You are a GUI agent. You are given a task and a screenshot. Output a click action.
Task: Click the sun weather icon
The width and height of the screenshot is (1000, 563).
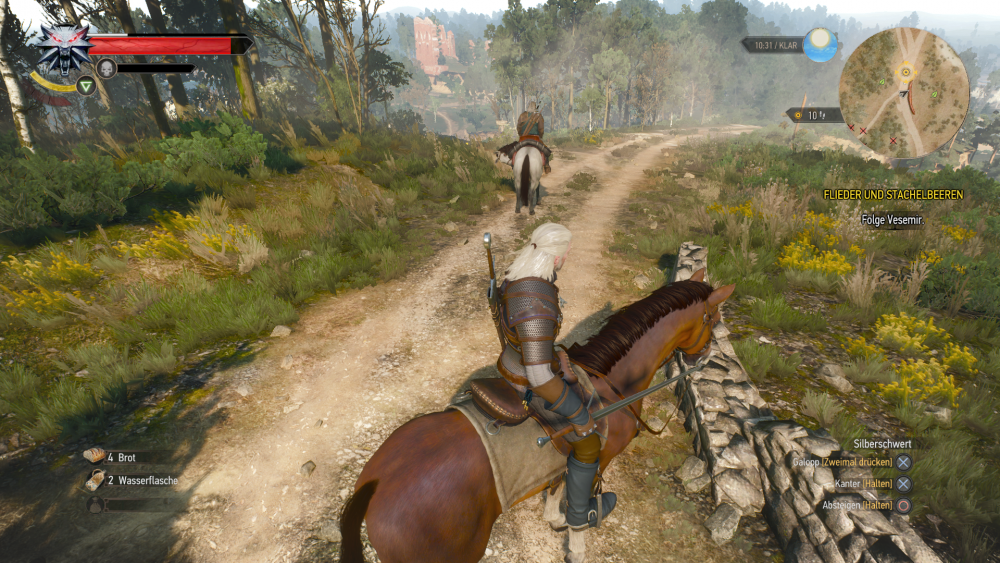(821, 44)
